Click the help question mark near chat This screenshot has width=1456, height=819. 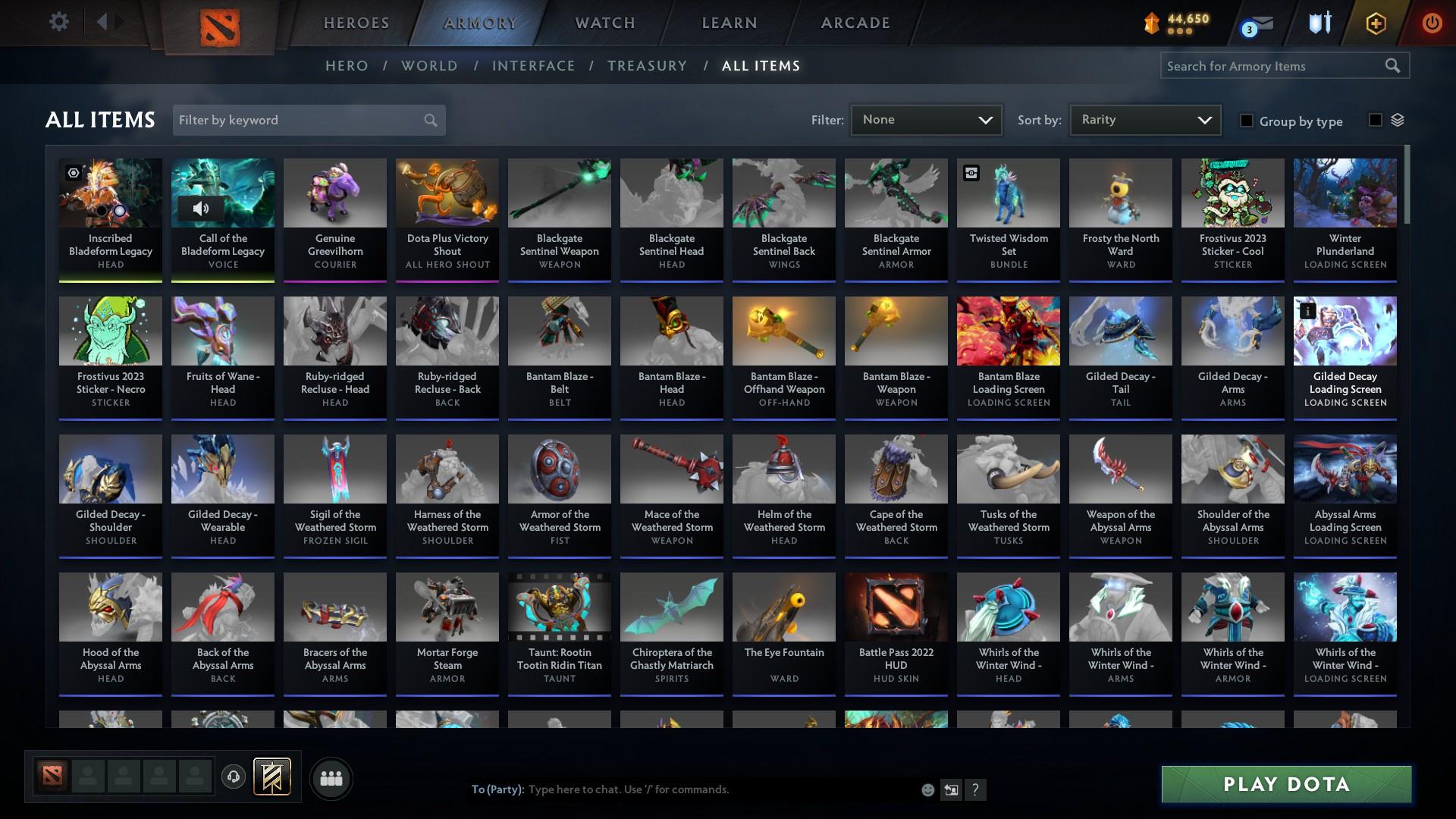pyautogui.click(x=976, y=789)
